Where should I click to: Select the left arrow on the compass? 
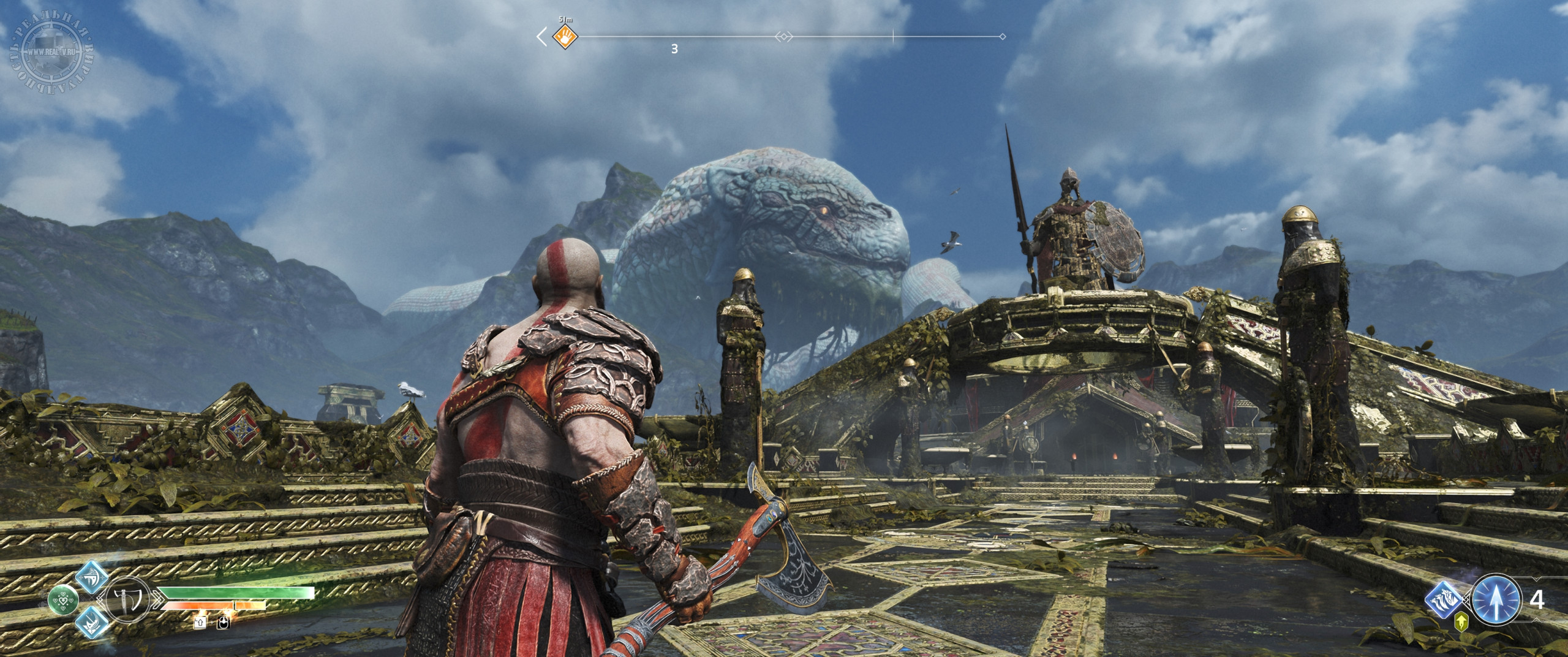[x=542, y=37]
